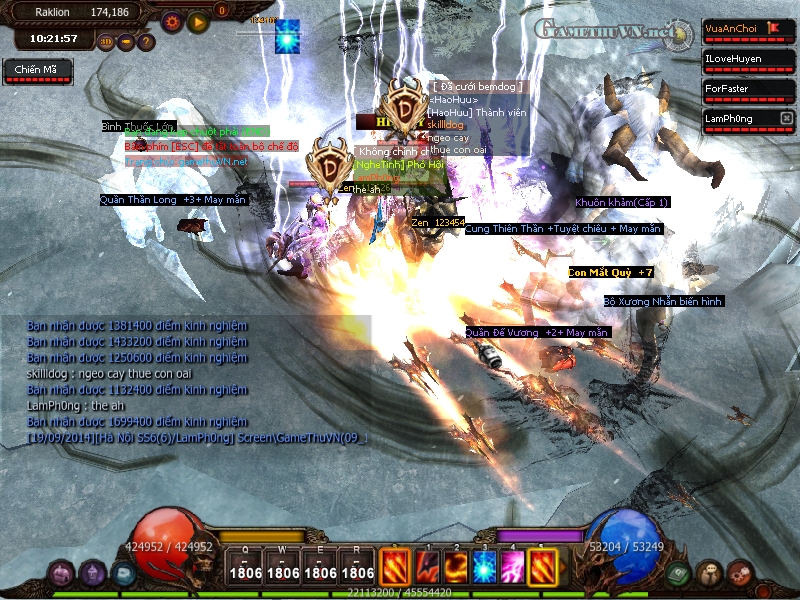Click the active blue buff icon
Screen dimensions: 800x600
[288, 37]
